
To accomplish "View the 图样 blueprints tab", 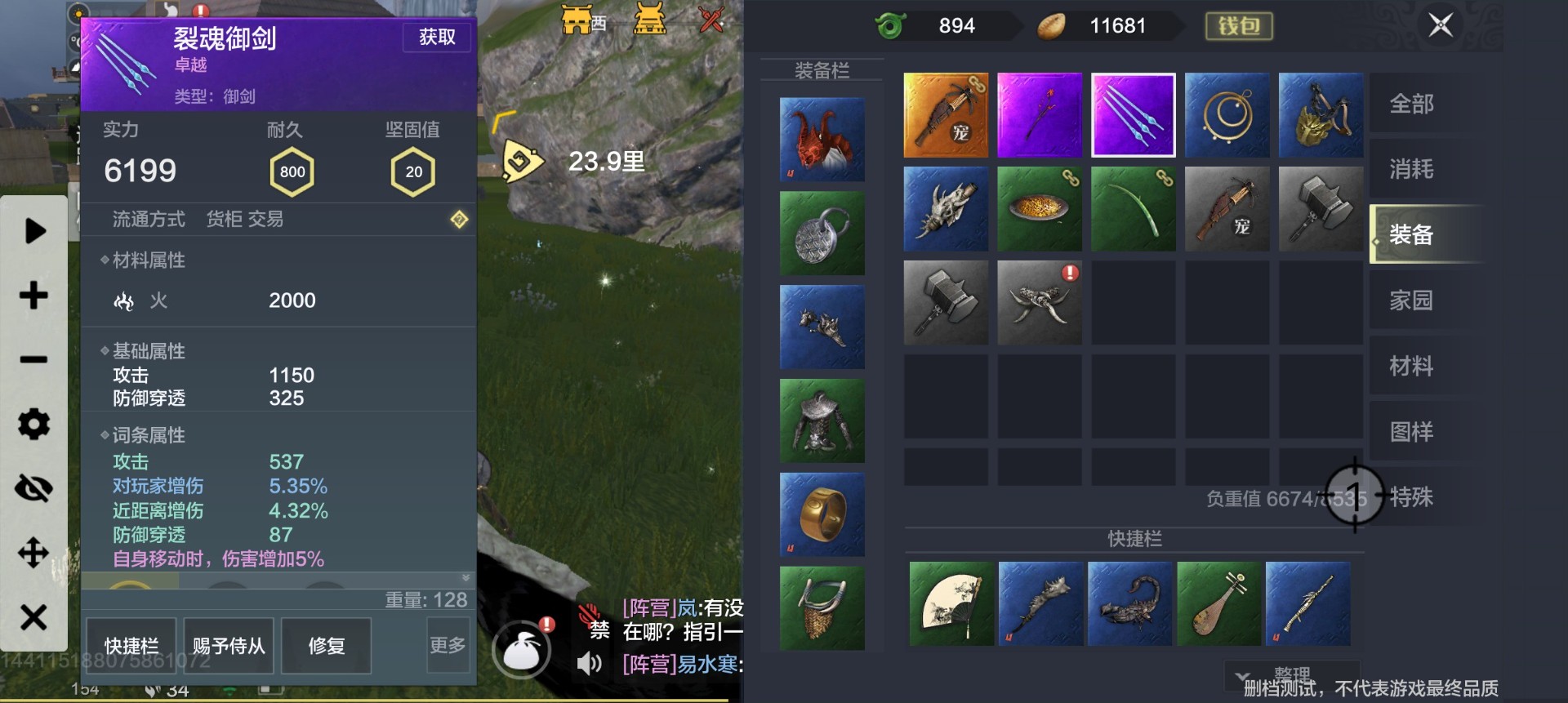I will [1411, 431].
